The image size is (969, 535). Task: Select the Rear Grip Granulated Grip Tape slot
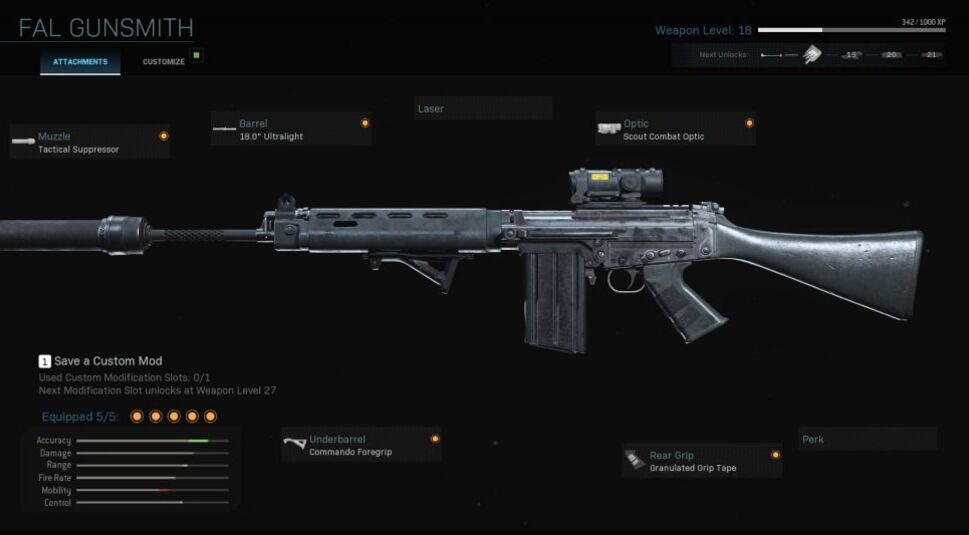pyautogui.click(x=701, y=461)
